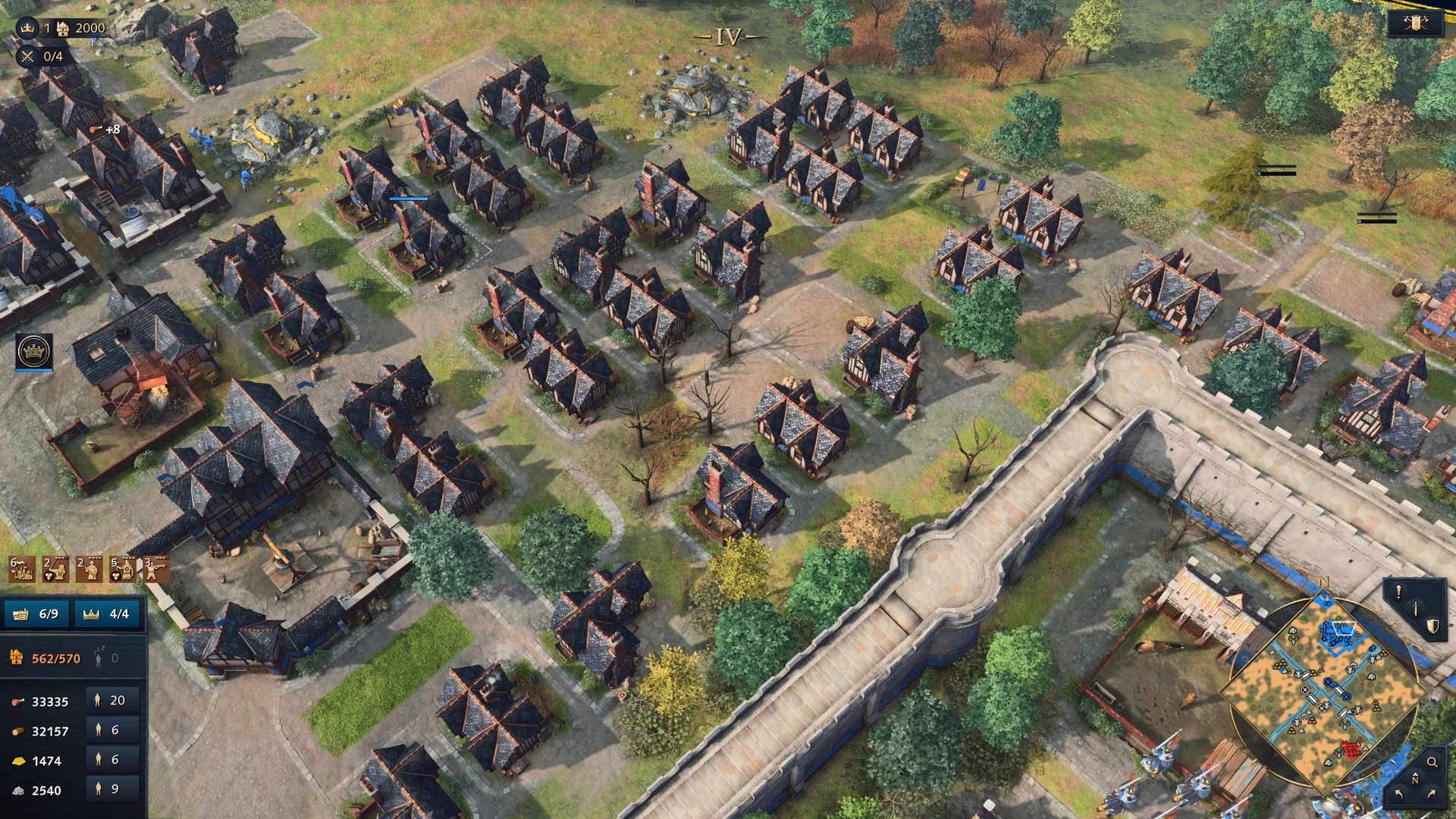Select the control group numbered 6
1456x819 pixels.
coord(21,569)
